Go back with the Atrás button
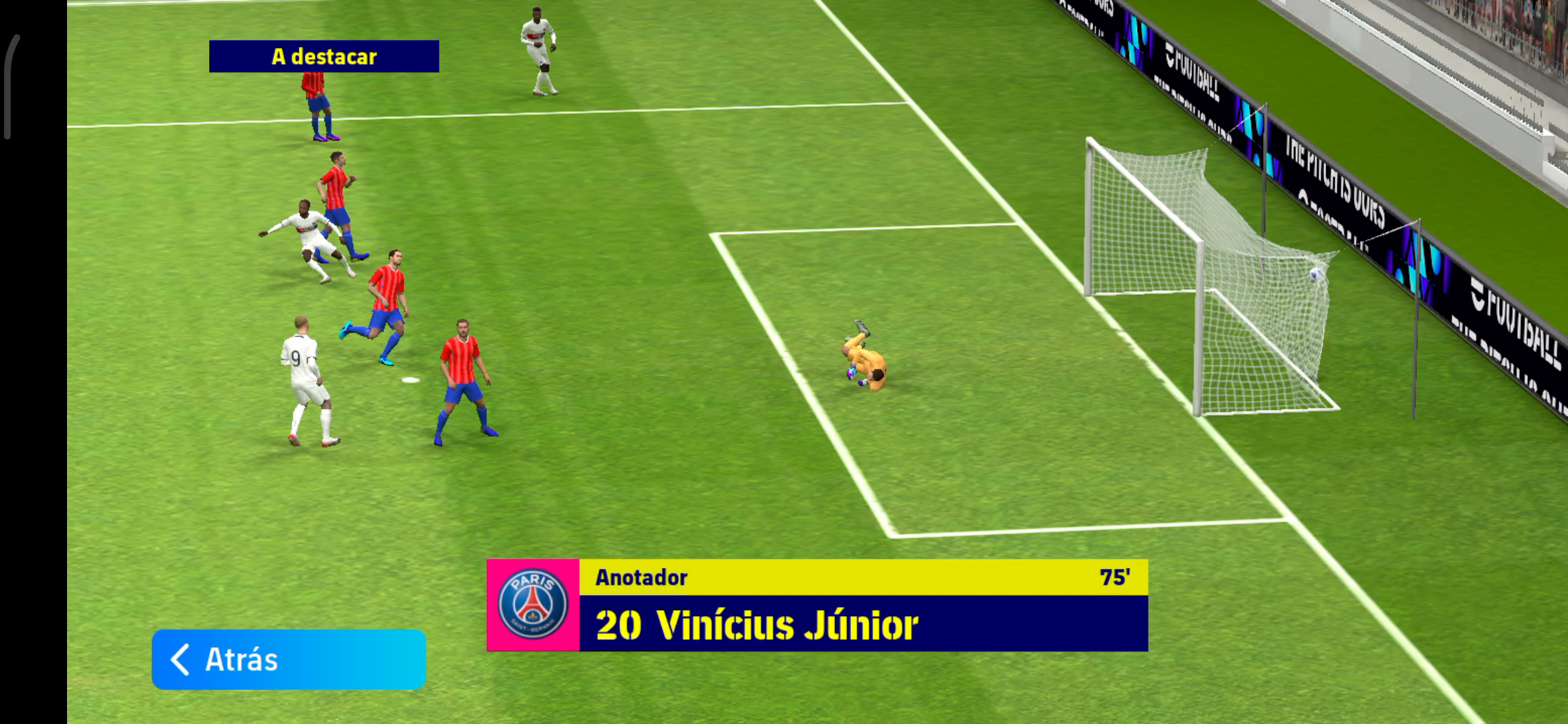Image resolution: width=1568 pixels, height=724 pixels. [x=289, y=659]
